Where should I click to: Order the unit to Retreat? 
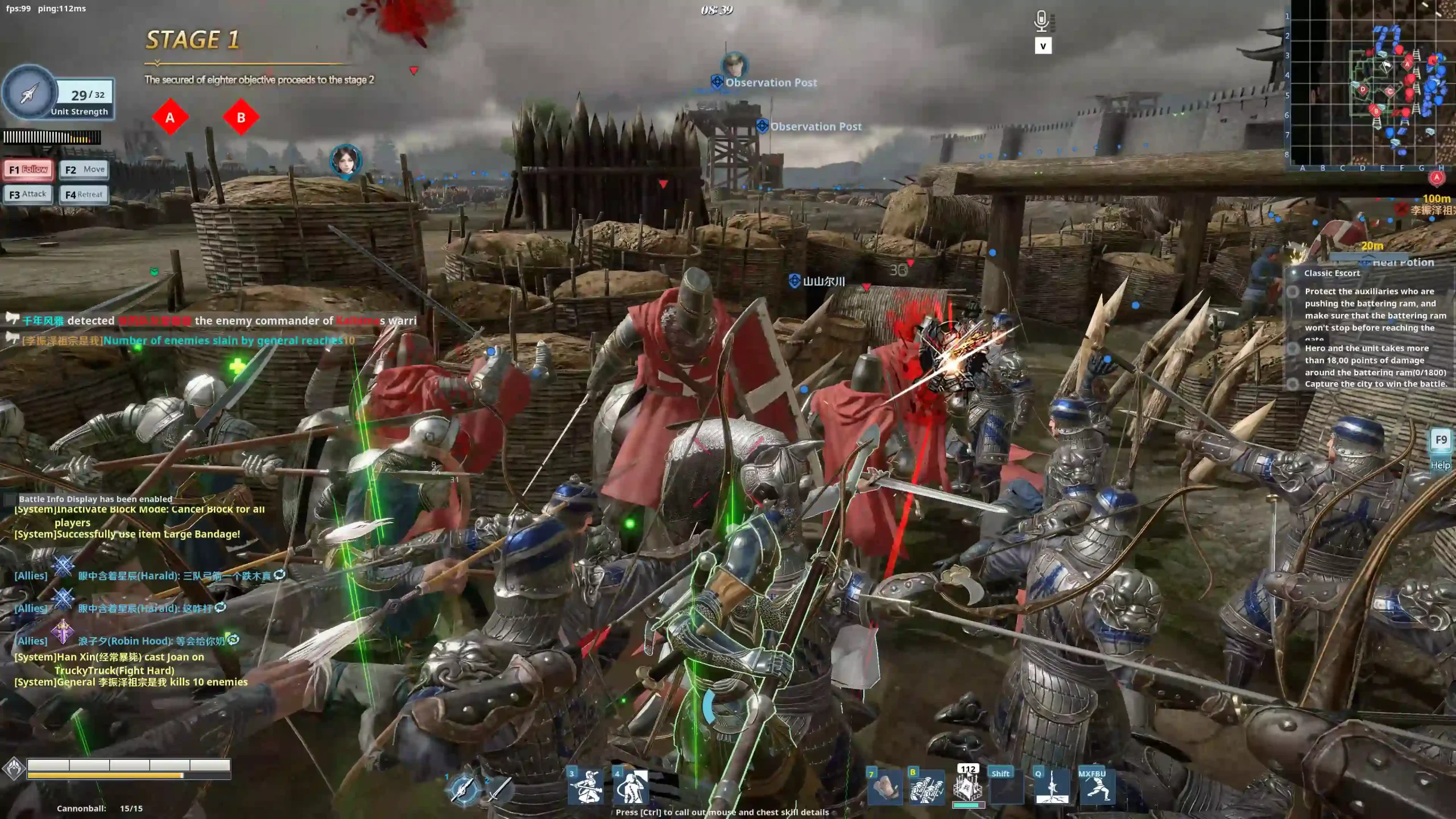tap(84, 195)
